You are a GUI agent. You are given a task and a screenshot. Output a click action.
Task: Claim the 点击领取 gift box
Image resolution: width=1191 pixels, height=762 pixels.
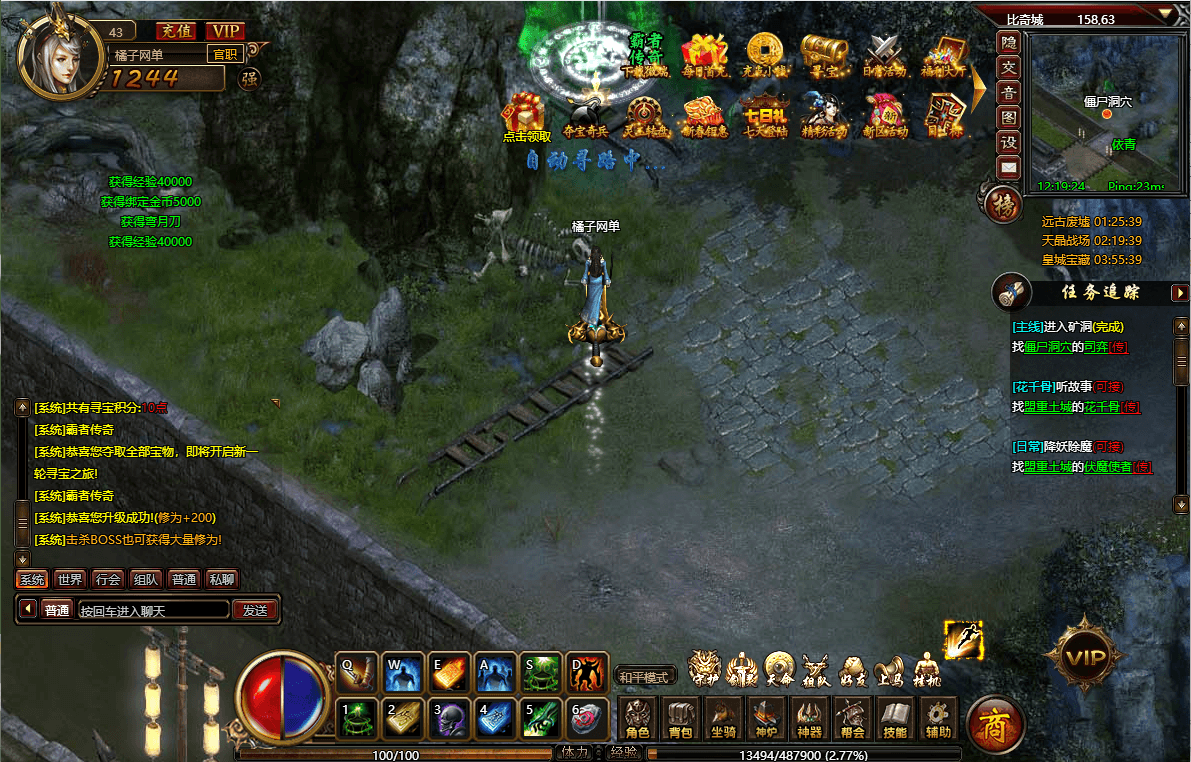(525, 114)
